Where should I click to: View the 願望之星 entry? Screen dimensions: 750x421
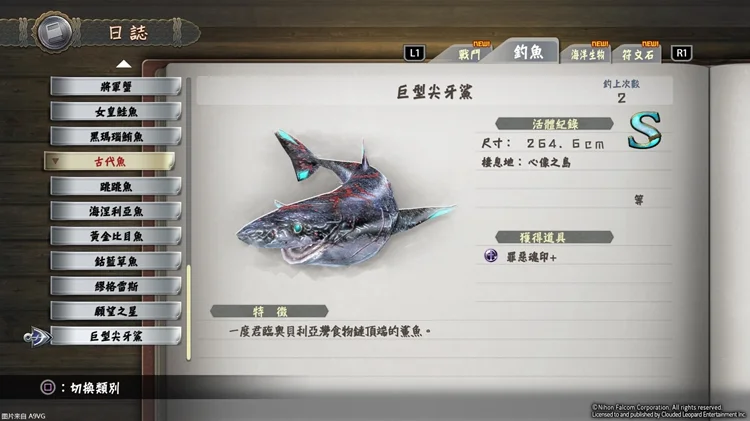coord(115,311)
